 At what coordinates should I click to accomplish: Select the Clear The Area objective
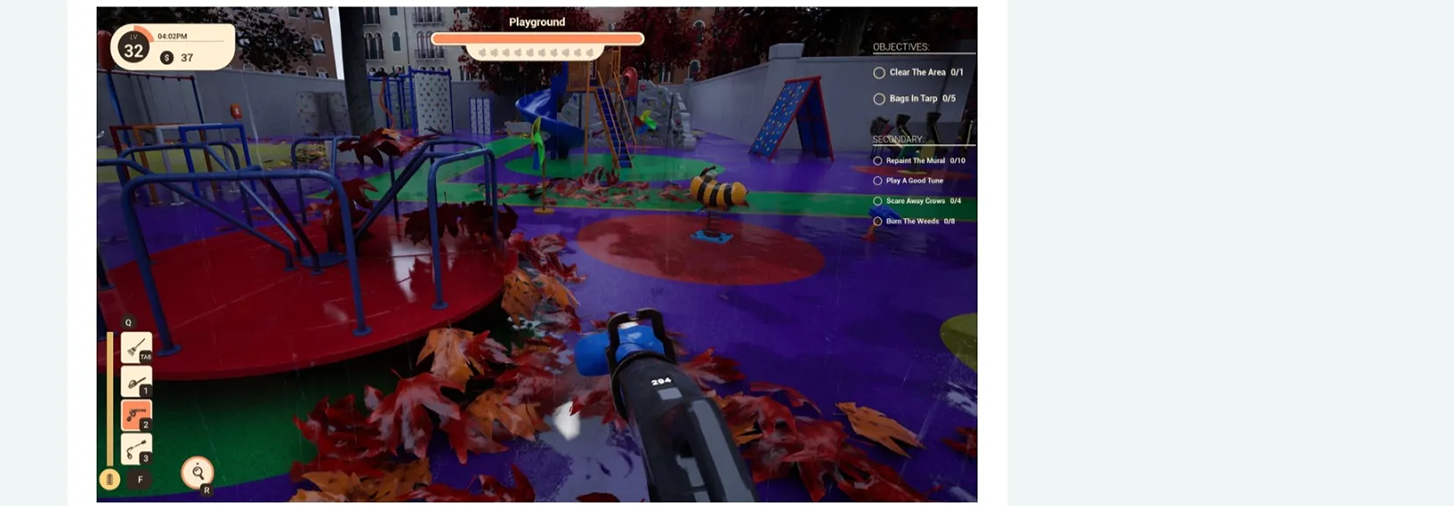point(917,73)
